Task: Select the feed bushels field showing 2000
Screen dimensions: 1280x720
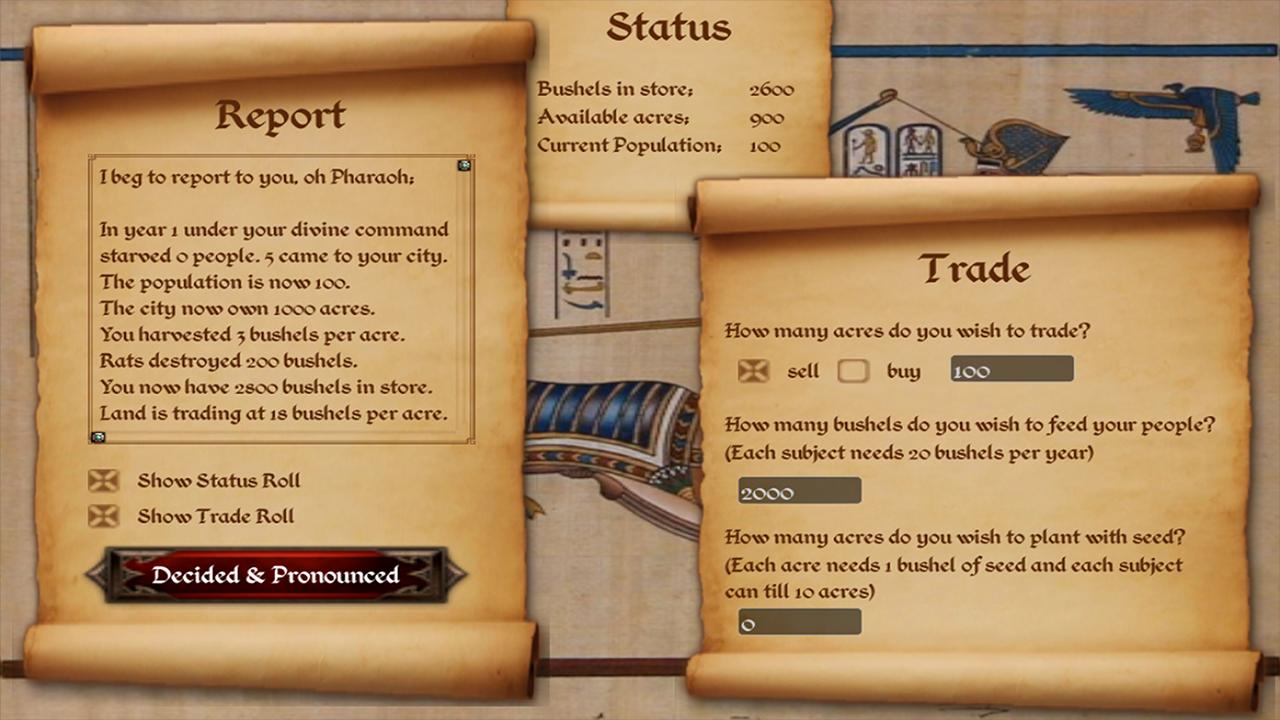Action: click(x=798, y=490)
